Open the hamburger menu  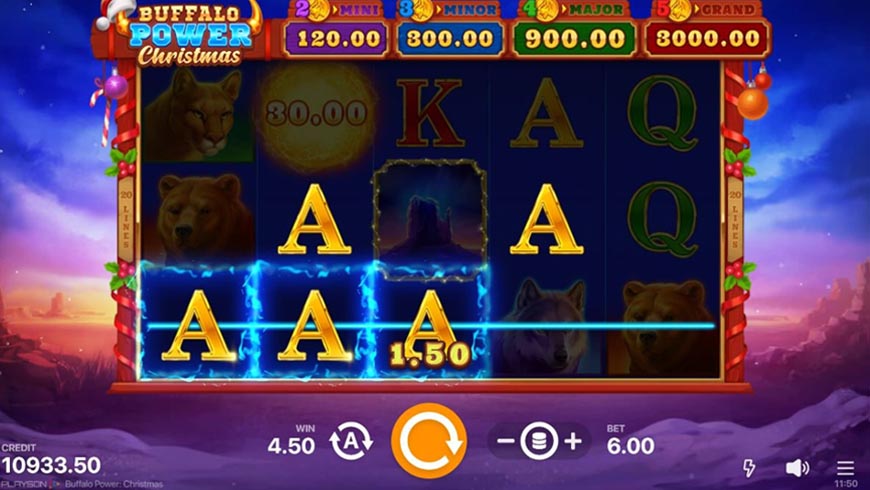point(845,468)
